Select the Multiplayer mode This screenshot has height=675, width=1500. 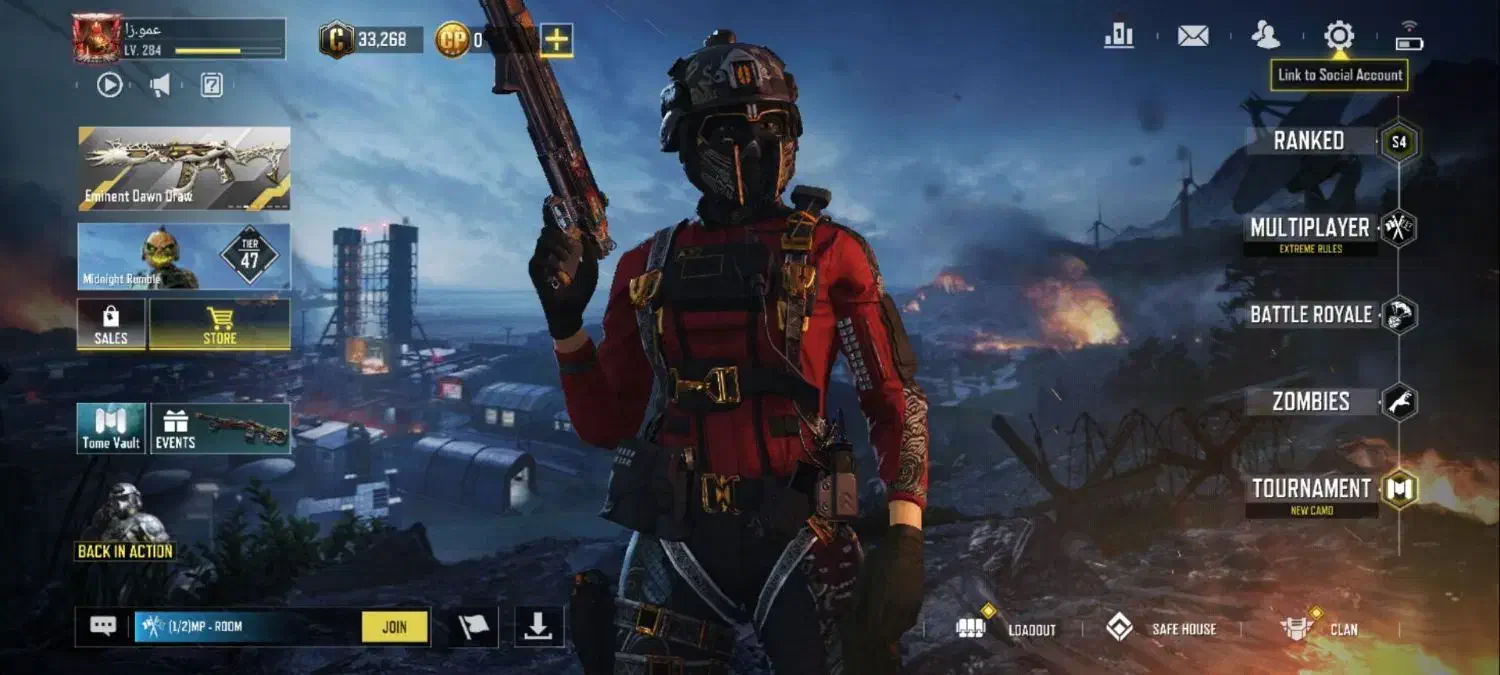pyautogui.click(x=1310, y=228)
